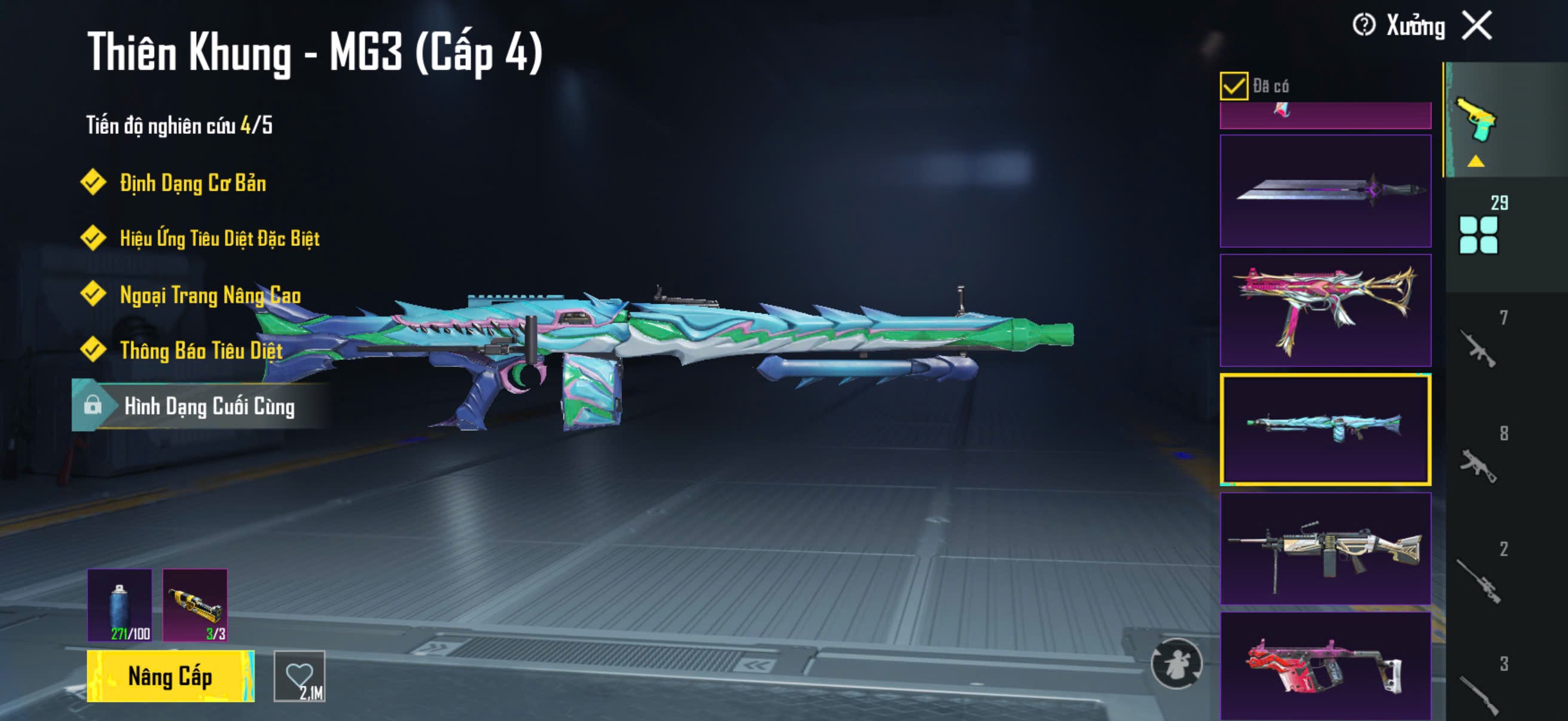Show the Thông Báo Tiêu Diệt stage
1568x721 pixels.
(200, 350)
